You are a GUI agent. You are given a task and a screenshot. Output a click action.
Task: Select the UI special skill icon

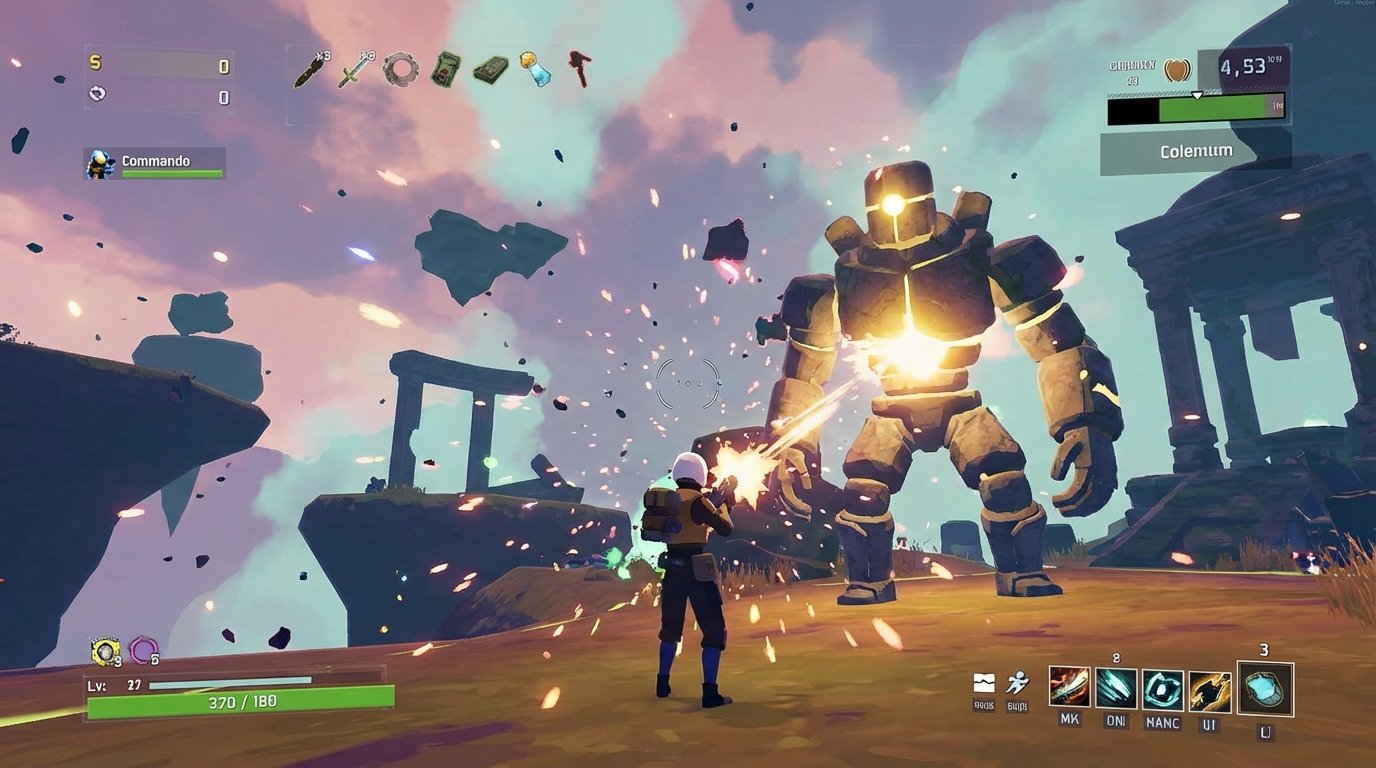1212,690
